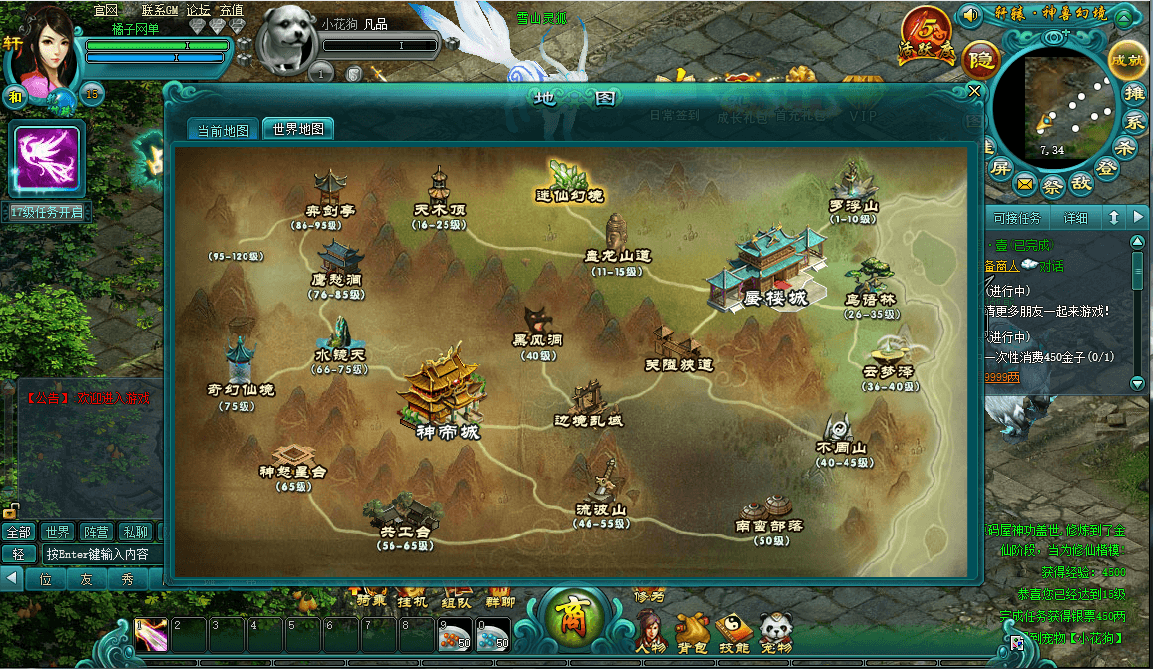Select the 世界 chat channel
The height and width of the screenshot is (669, 1153).
(x=57, y=531)
